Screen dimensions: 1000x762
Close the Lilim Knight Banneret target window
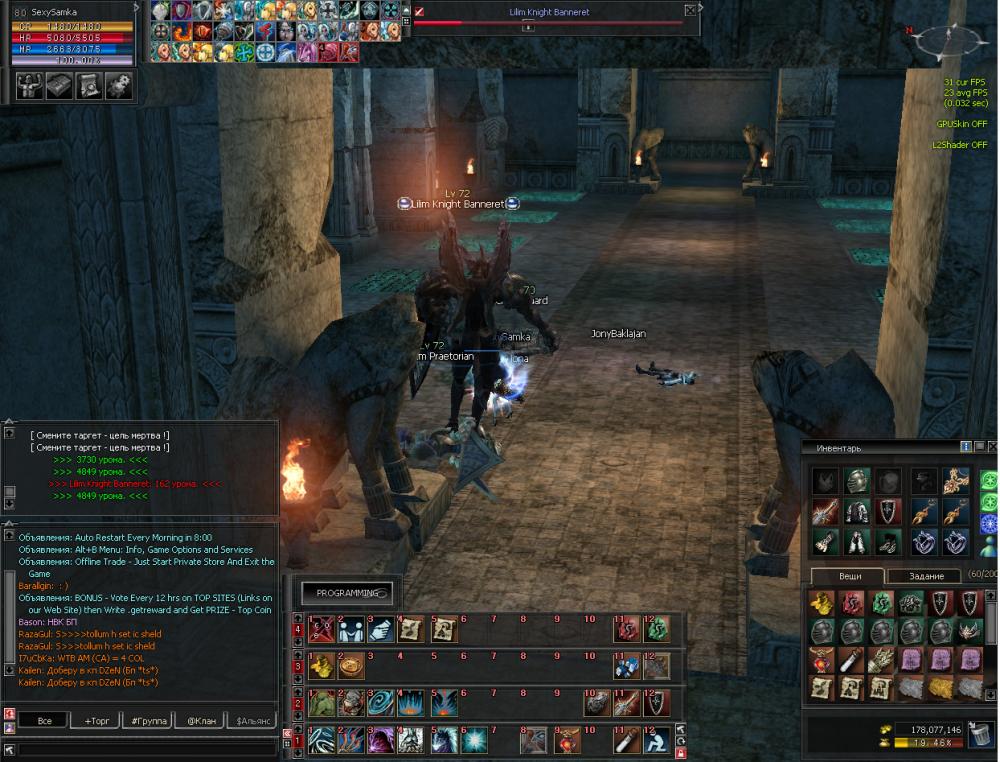[x=690, y=11]
